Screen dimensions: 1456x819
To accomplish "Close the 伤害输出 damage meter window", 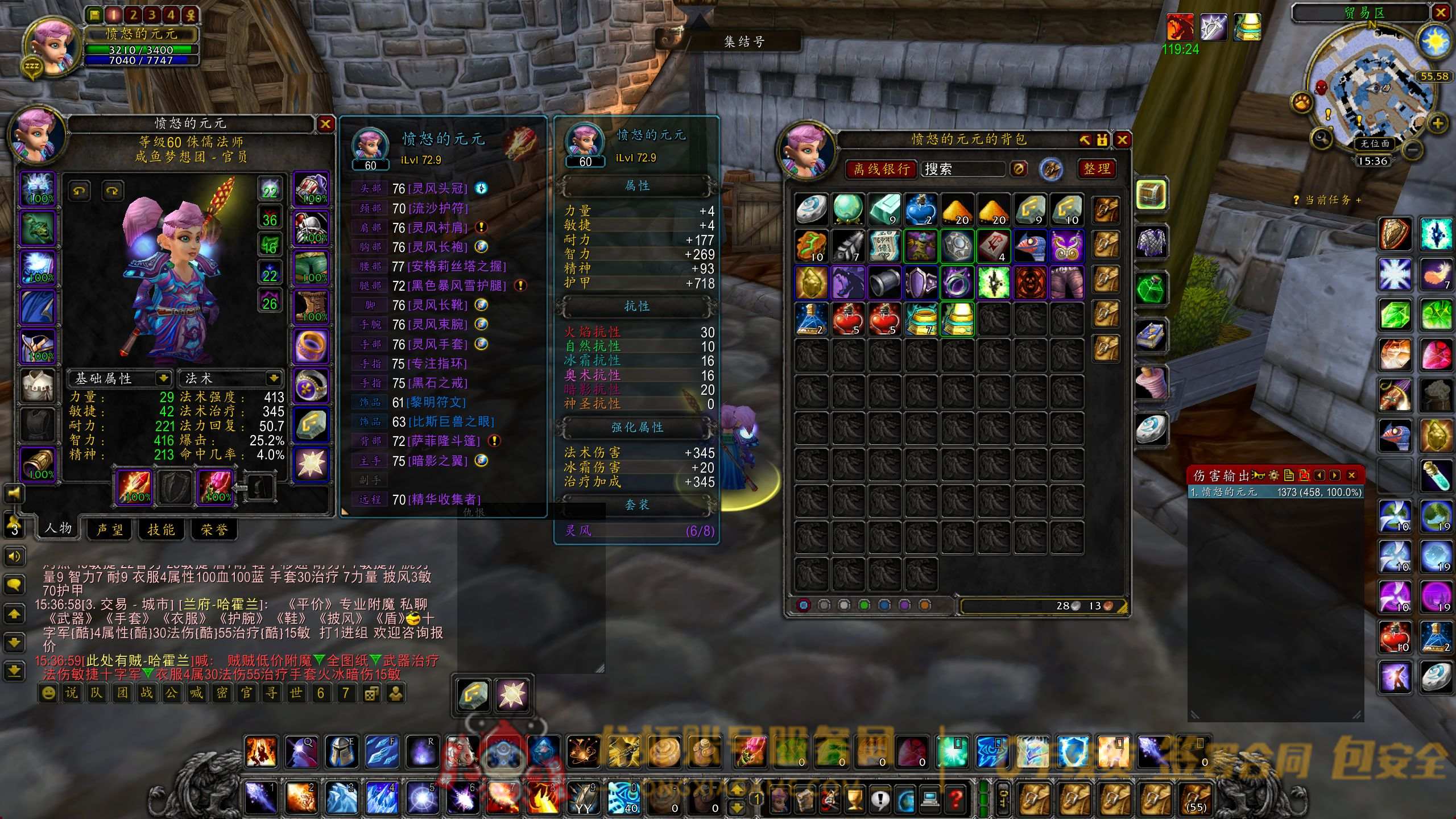I will click(1352, 475).
